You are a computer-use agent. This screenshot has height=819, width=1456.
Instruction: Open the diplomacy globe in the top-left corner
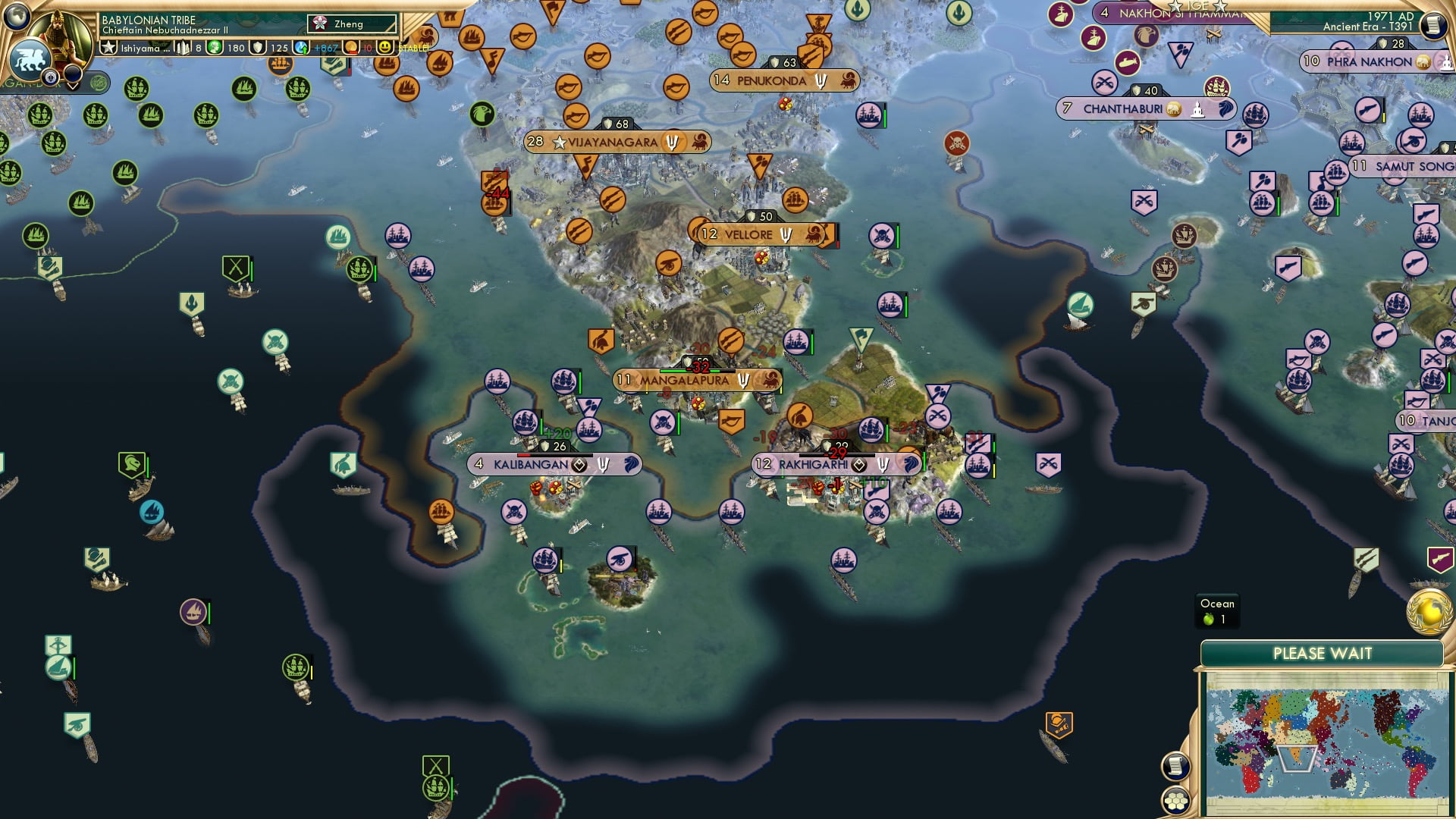tap(17, 17)
